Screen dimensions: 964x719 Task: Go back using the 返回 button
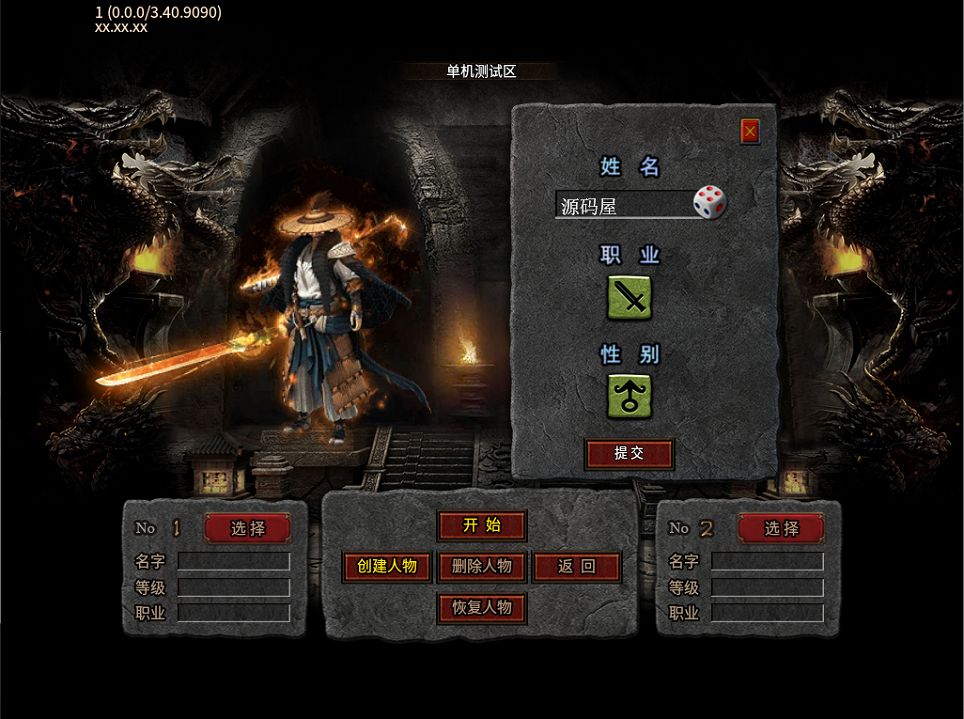[576, 567]
